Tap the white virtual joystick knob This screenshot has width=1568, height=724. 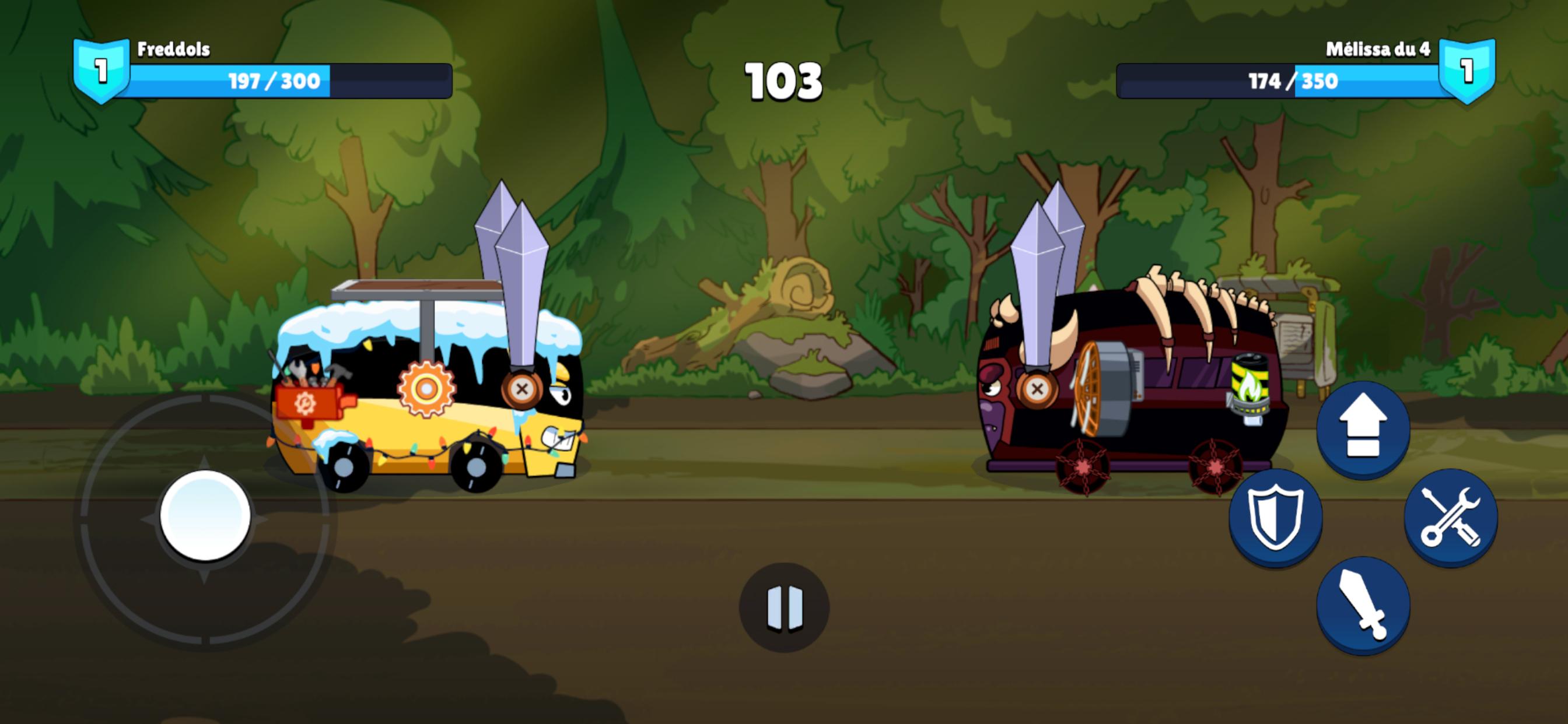(205, 515)
